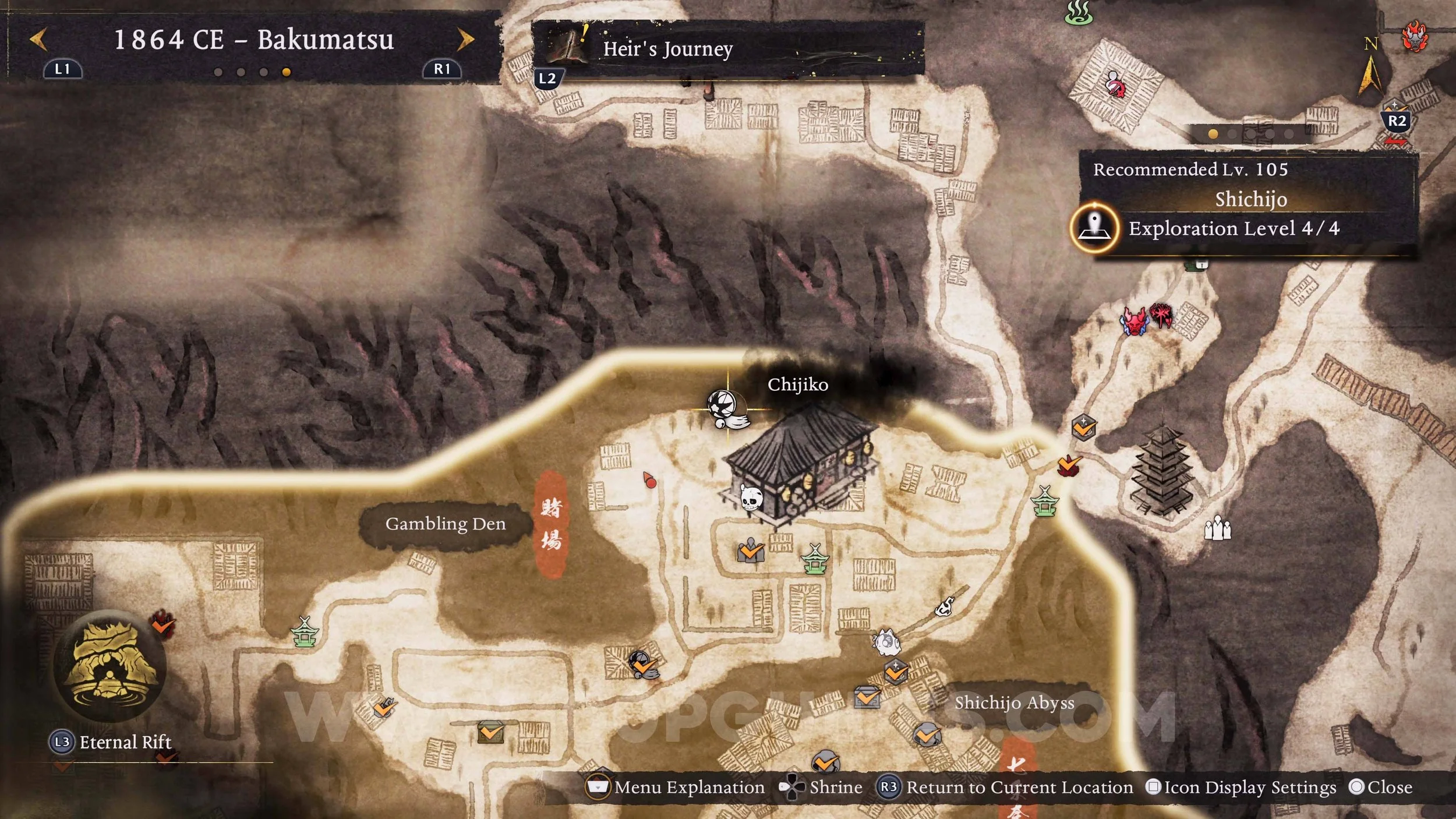This screenshot has height=819, width=1456.
Task: Advance to the next era with right arrow
Action: 465,40
